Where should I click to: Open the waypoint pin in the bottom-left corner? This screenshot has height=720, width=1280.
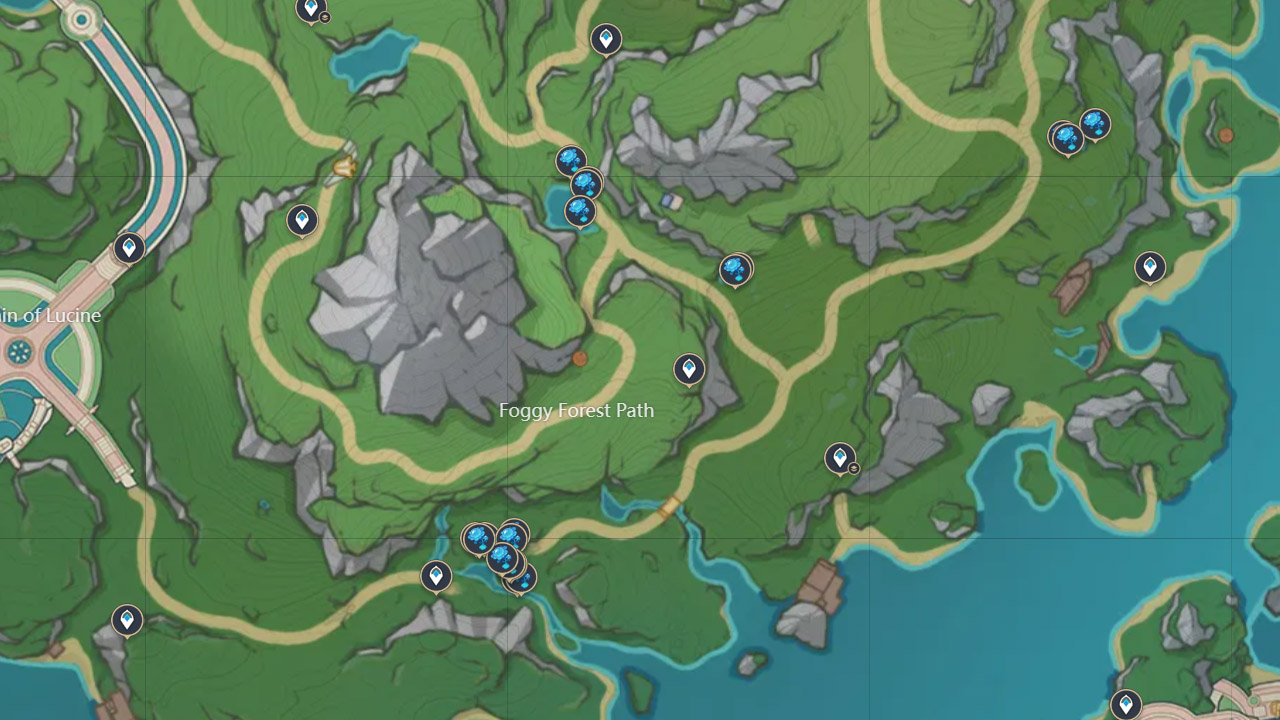[x=126, y=620]
